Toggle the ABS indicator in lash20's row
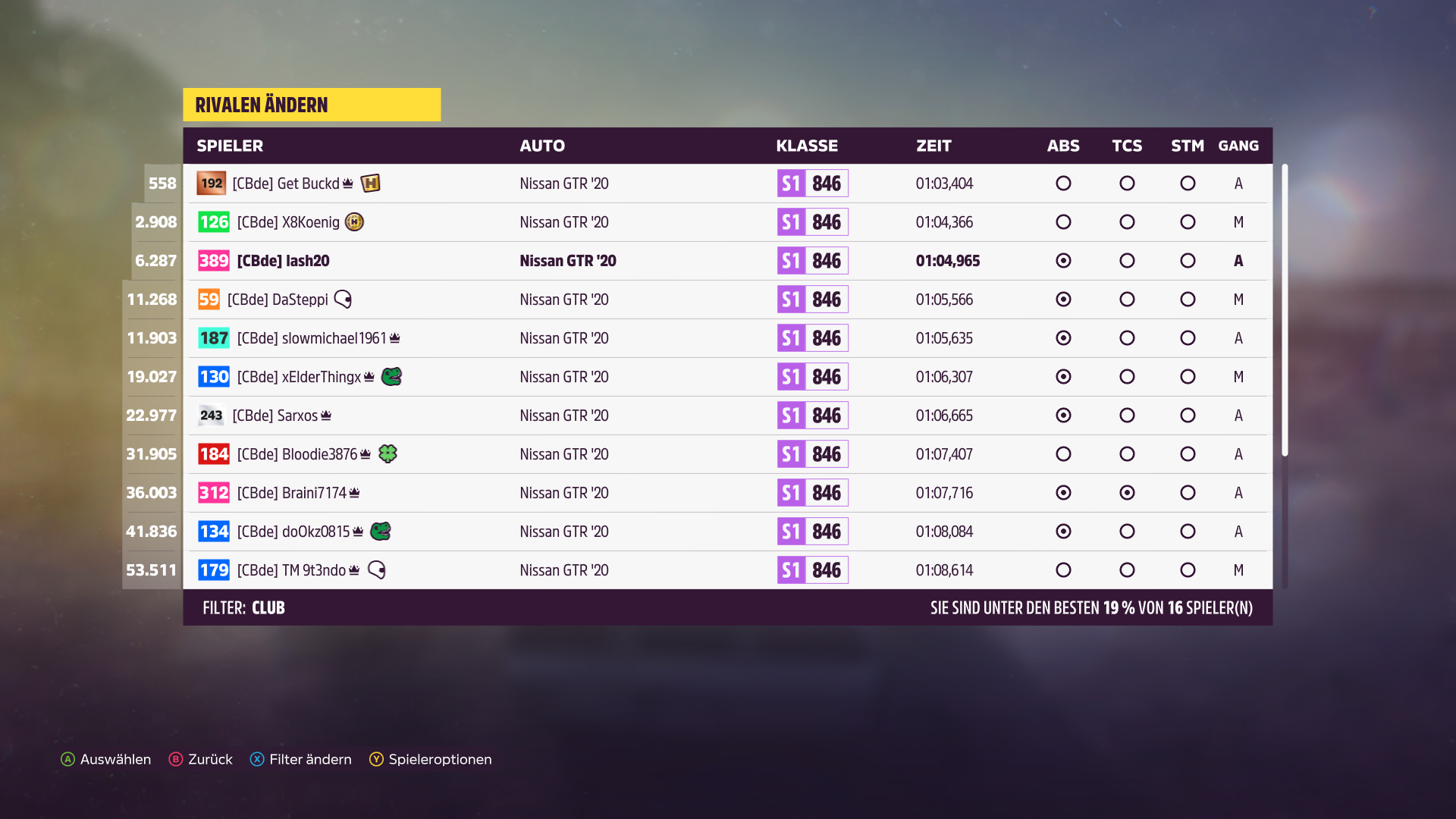Screen dimensions: 1456x819 (x=1063, y=260)
